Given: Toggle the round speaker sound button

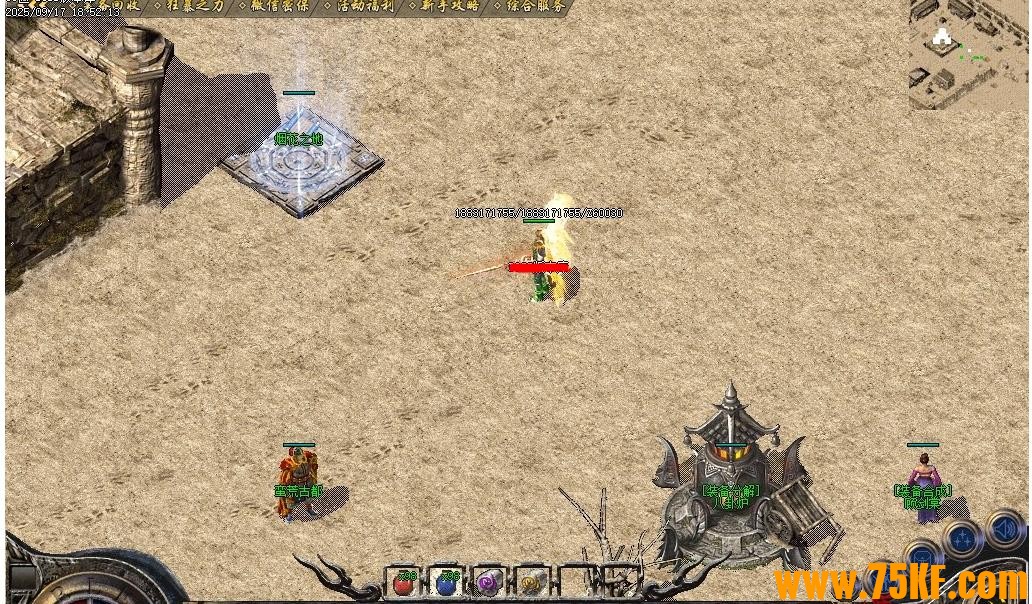Looking at the screenshot, I should [1005, 528].
